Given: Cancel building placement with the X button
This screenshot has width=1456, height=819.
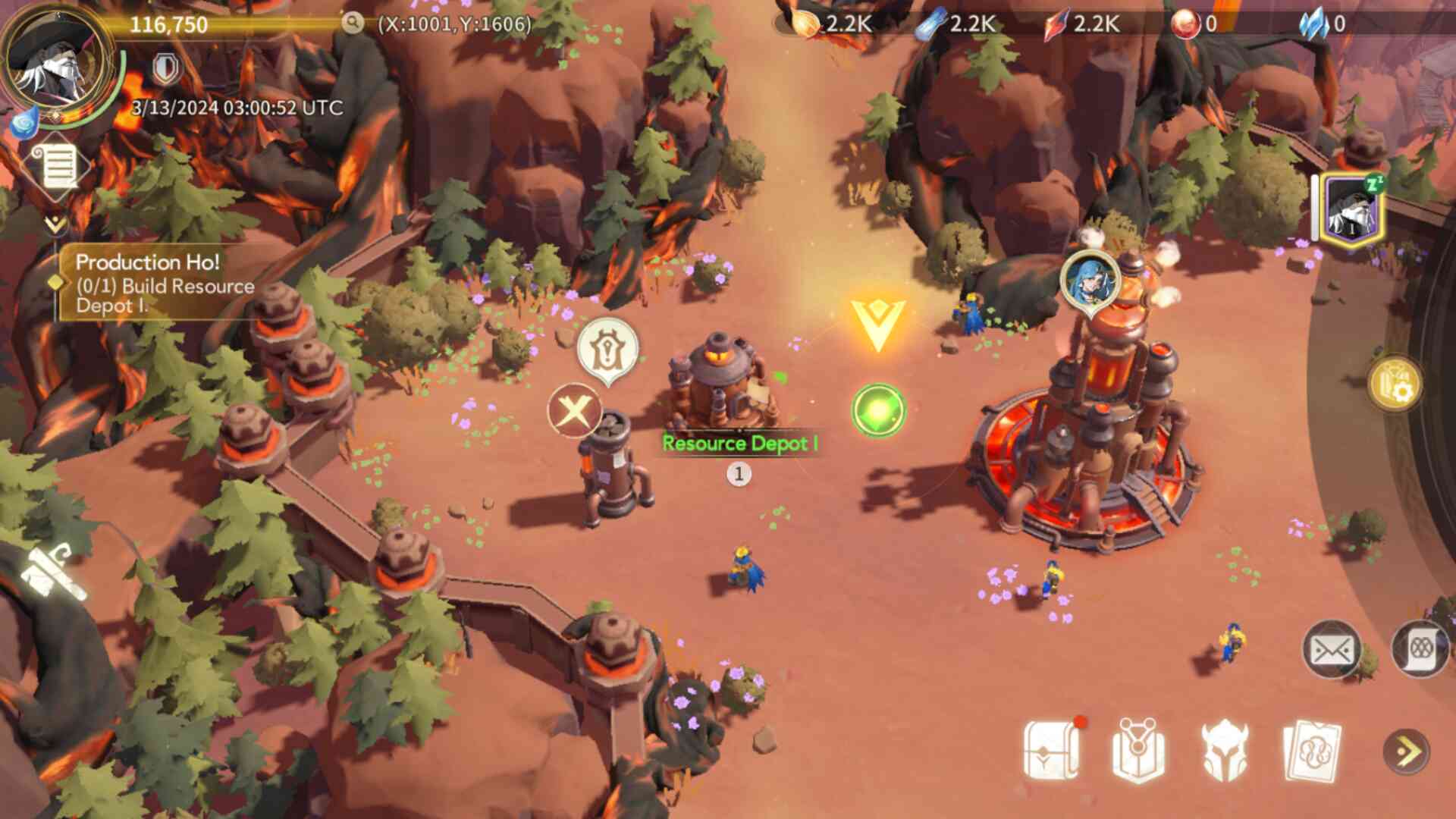Looking at the screenshot, I should [x=574, y=411].
